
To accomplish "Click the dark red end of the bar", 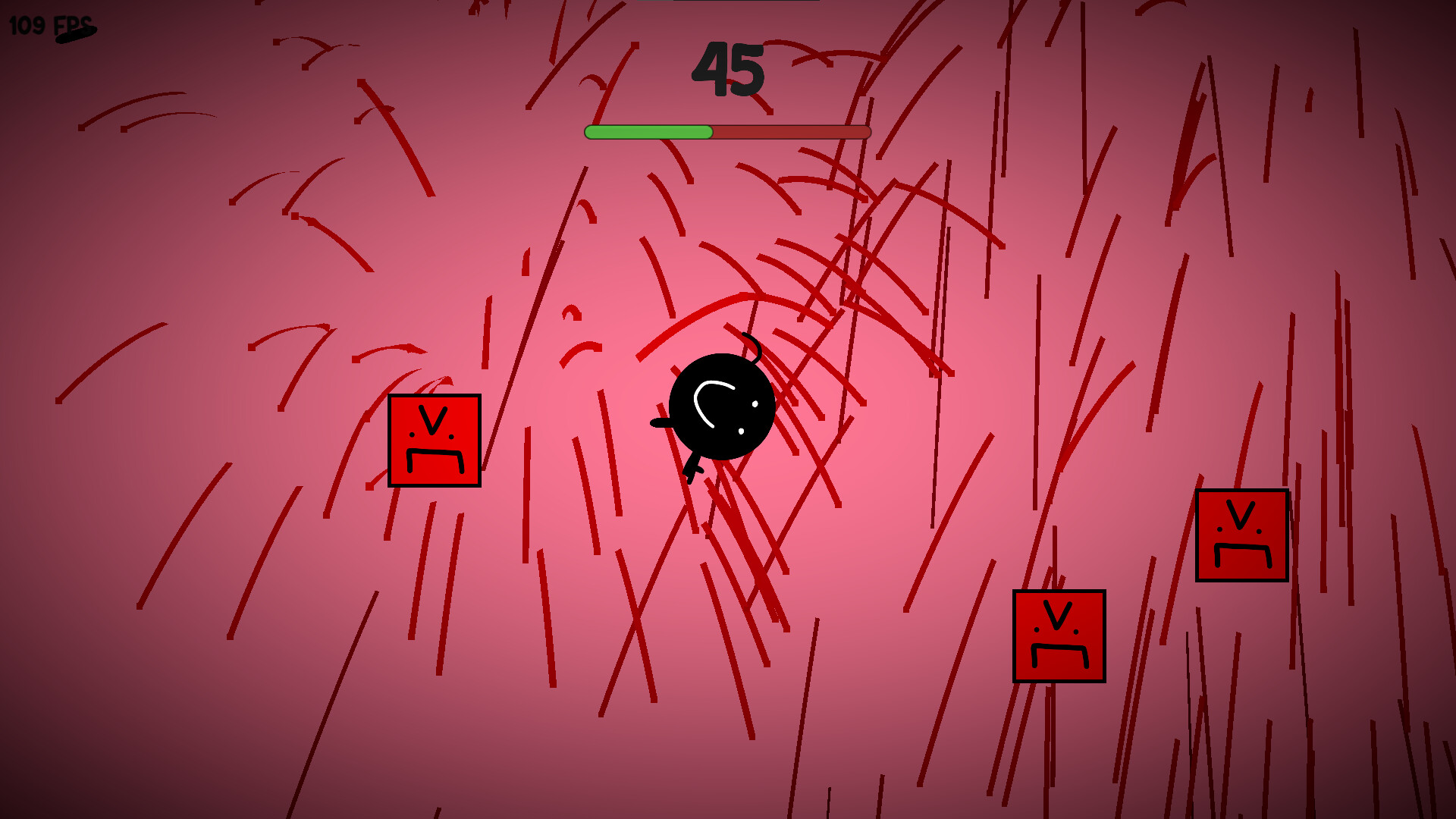I will point(827,131).
